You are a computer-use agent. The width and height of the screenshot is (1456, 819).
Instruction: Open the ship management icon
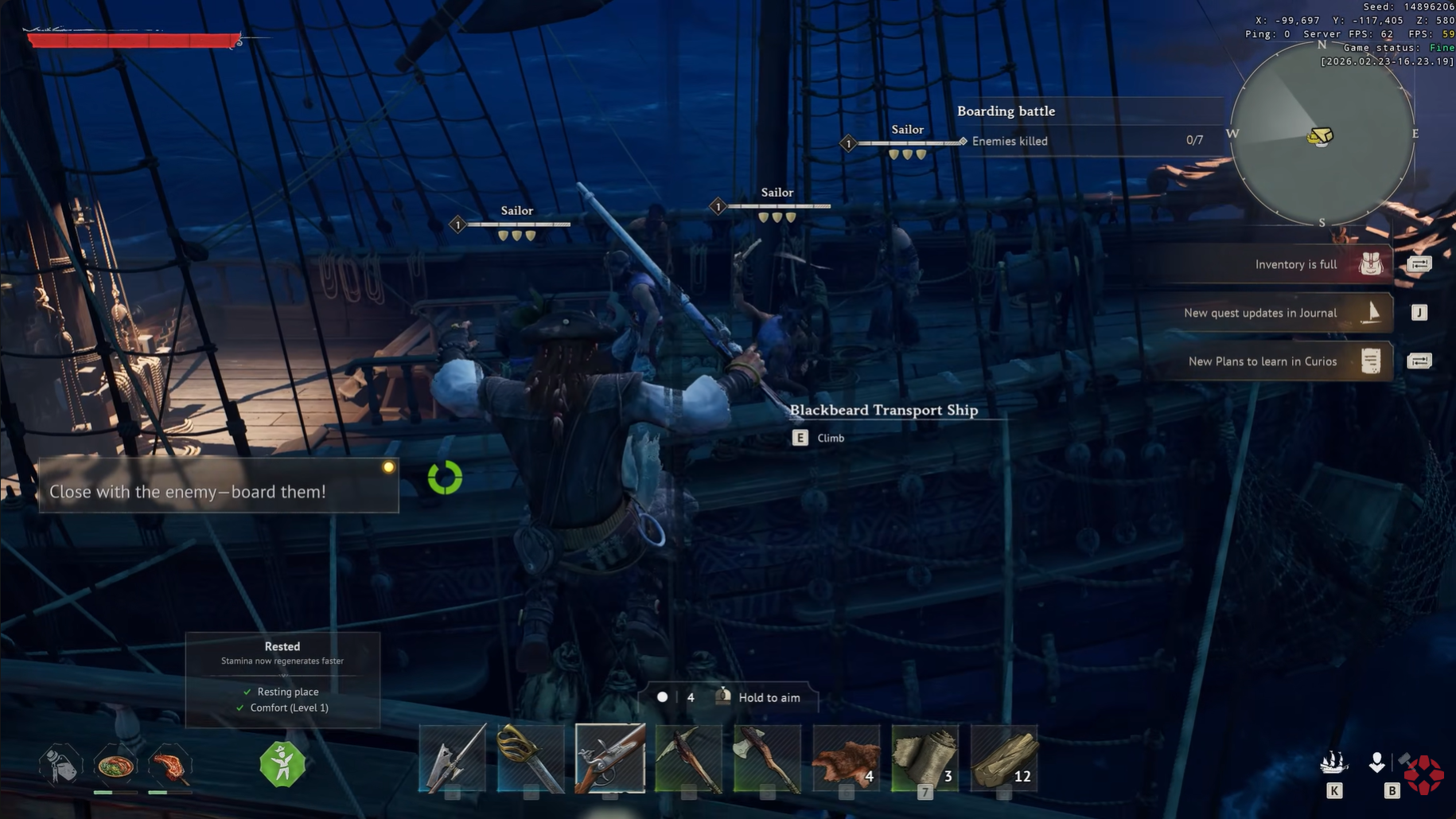pos(1334,764)
